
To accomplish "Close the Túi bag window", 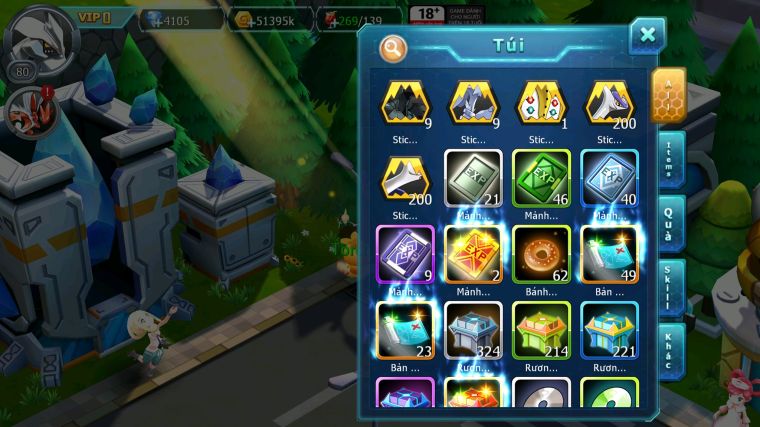I will [x=647, y=36].
